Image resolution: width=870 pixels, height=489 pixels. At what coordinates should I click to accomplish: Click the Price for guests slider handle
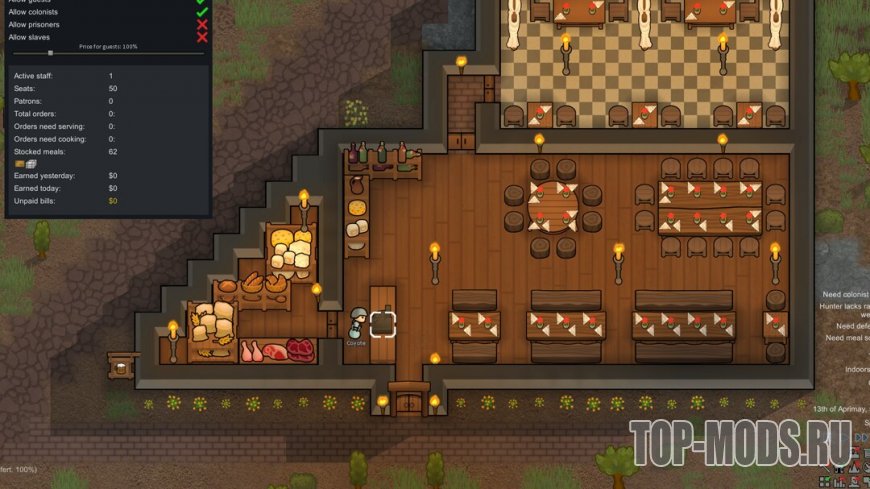coord(51,53)
